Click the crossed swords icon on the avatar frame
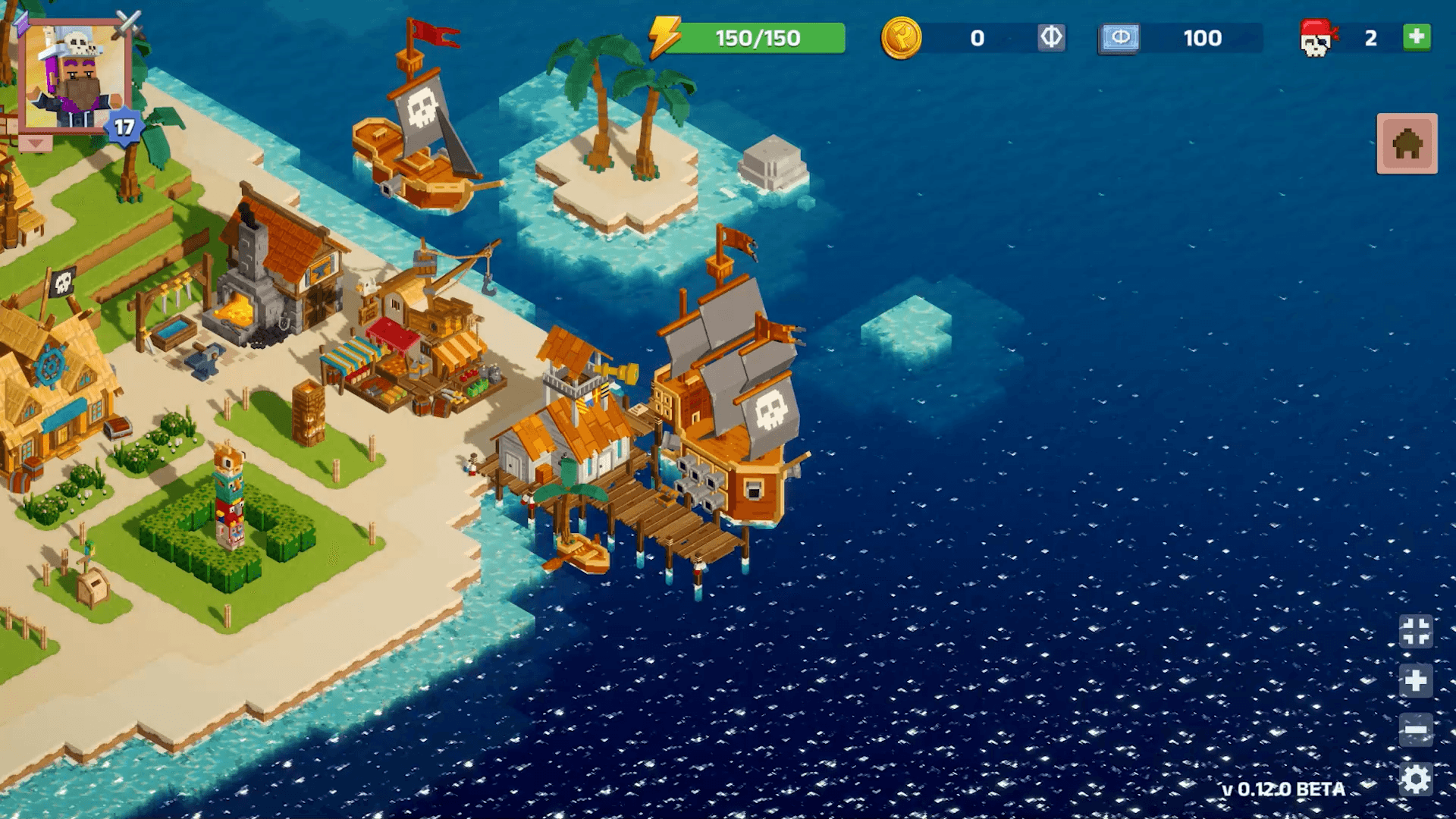Screen dimensions: 1456x819 pos(128,23)
